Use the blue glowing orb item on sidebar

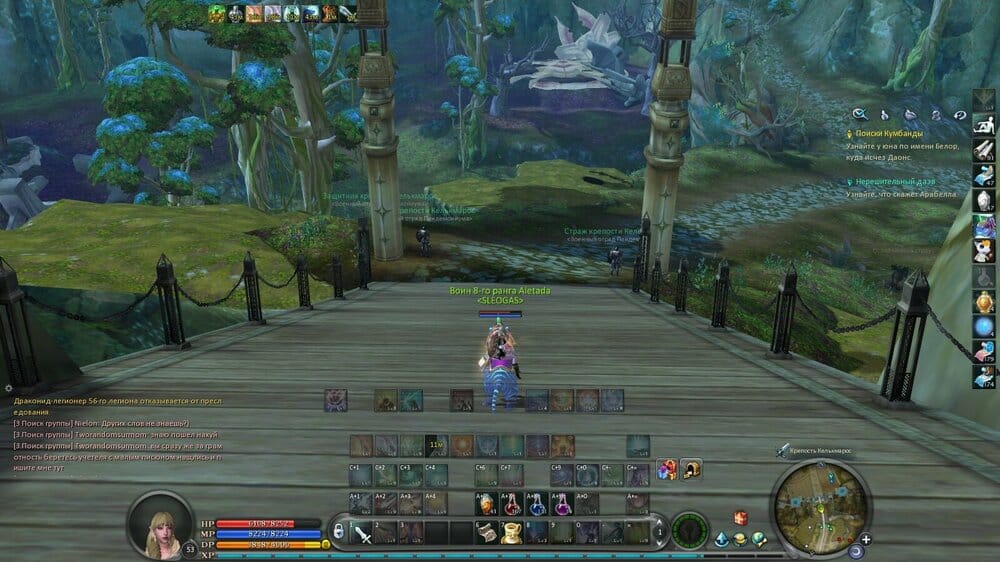tap(984, 326)
